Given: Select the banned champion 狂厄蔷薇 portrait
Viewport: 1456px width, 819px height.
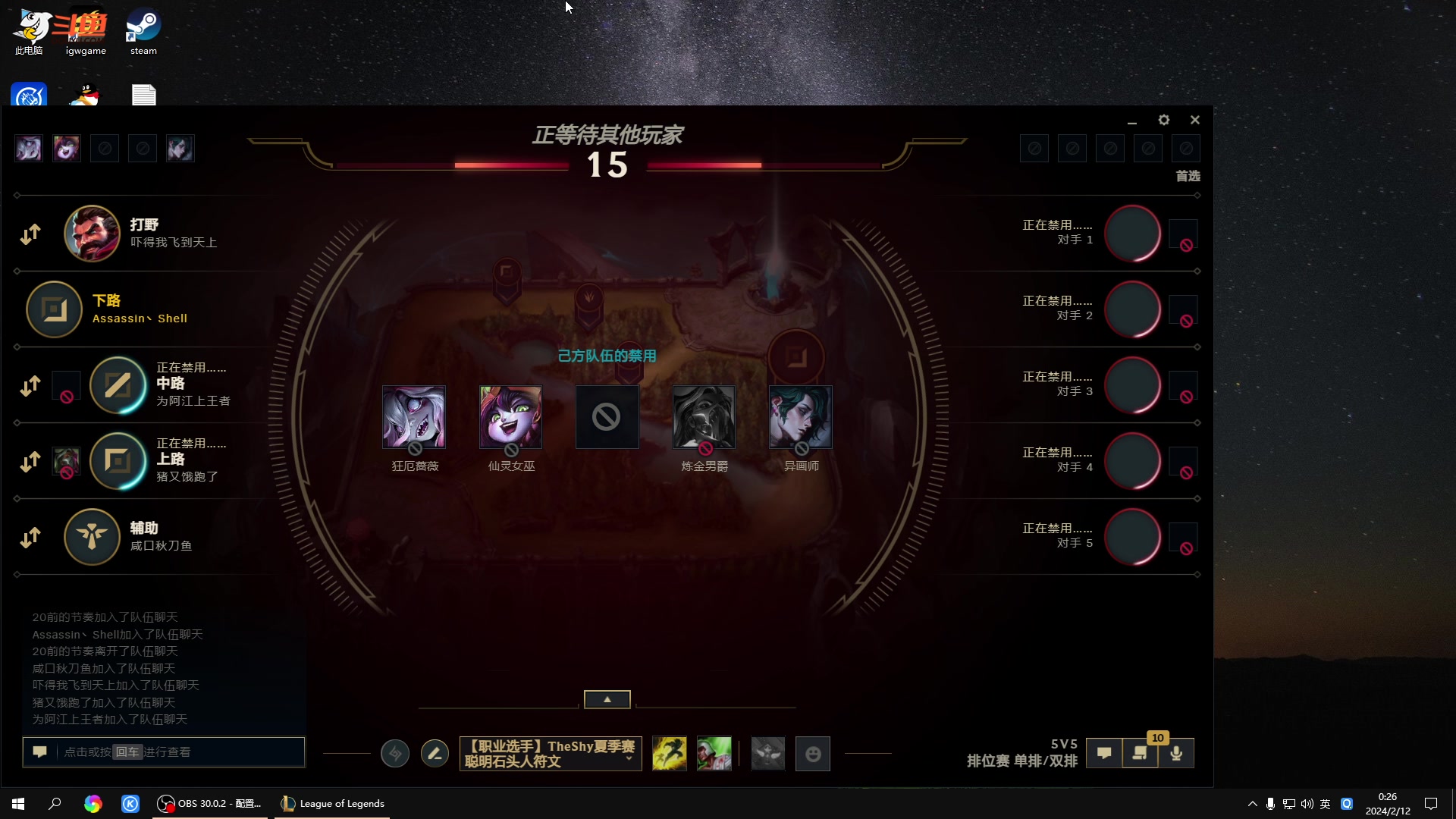Looking at the screenshot, I should click(414, 417).
